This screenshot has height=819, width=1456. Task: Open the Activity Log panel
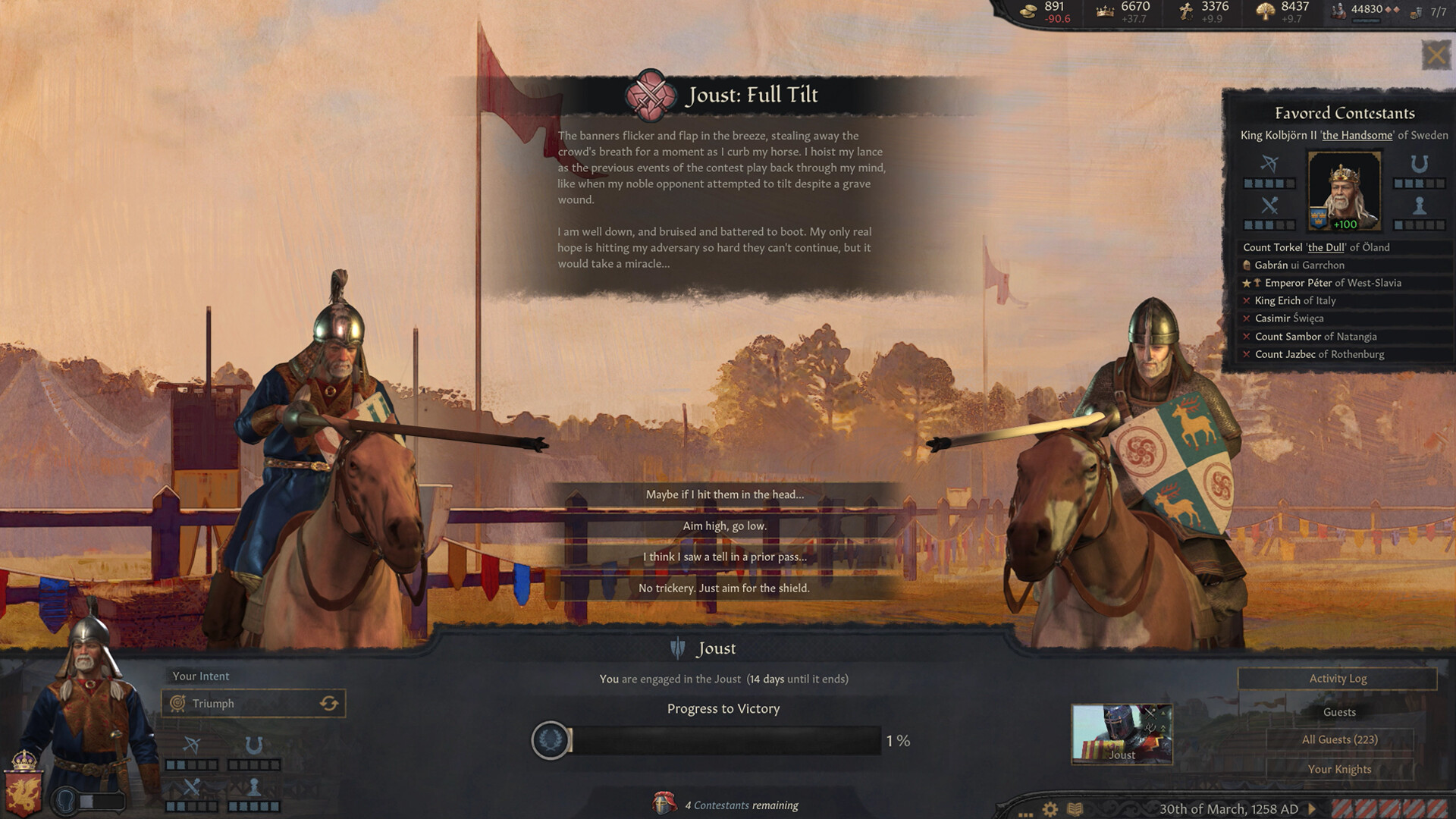pos(1339,679)
